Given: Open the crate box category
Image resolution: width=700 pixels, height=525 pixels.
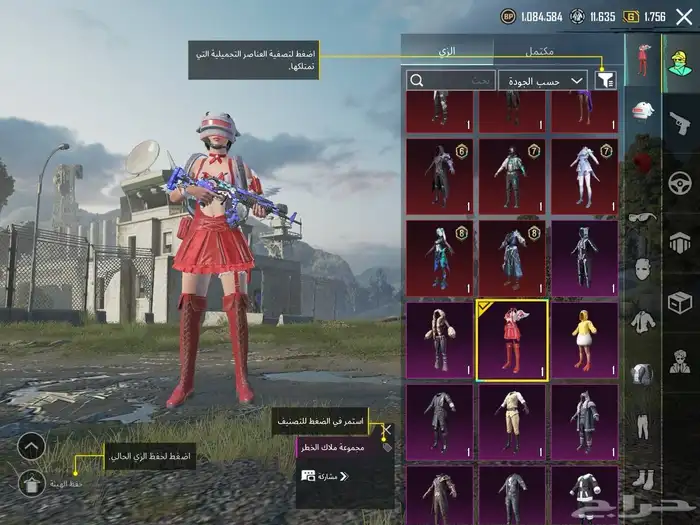Looking at the screenshot, I should pyautogui.click(x=681, y=302).
